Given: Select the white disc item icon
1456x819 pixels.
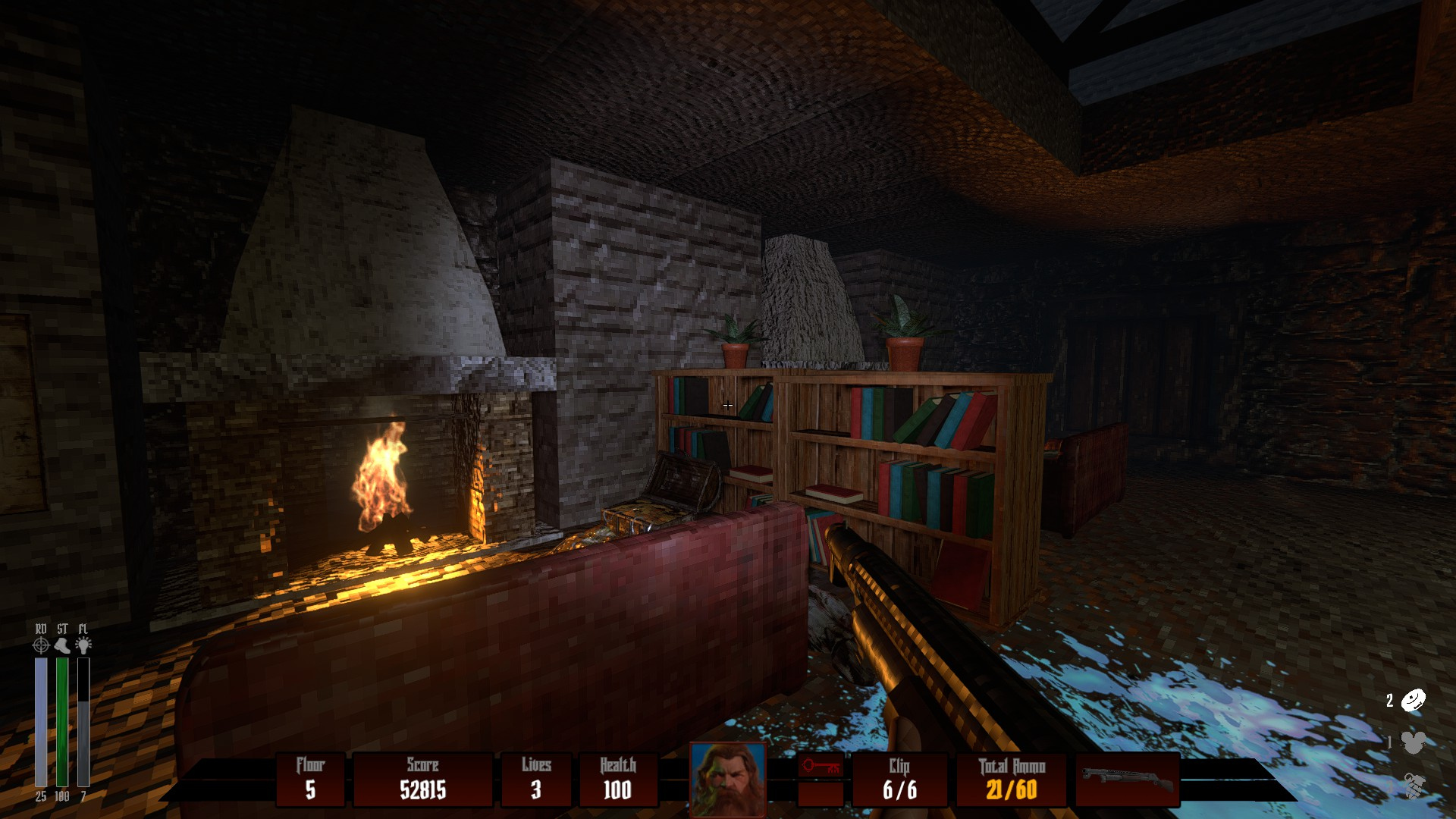Looking at the screenshot, I should click(x=1413, y=700).
